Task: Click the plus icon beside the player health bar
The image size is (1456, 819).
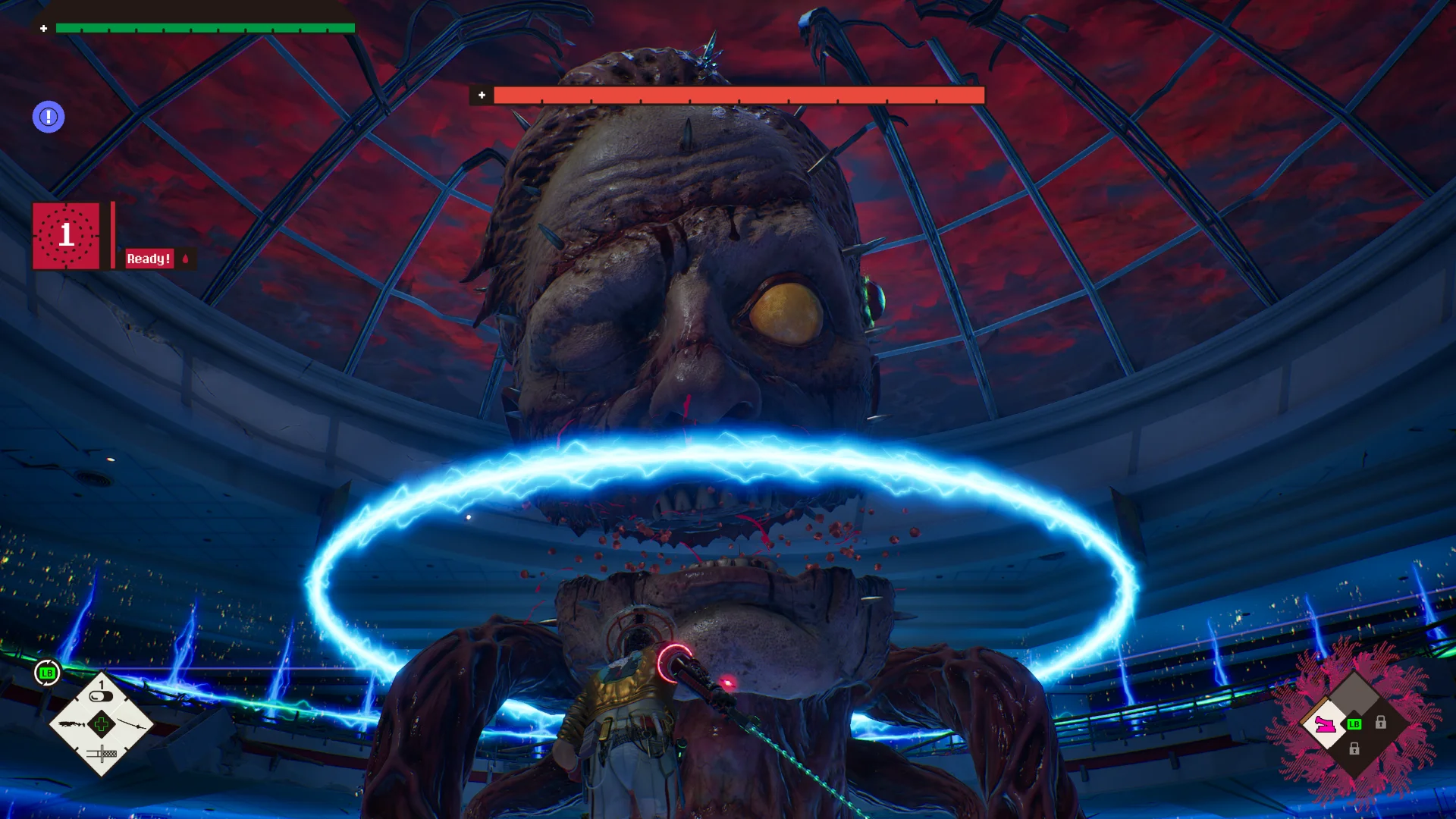Action: pos(43,28)
